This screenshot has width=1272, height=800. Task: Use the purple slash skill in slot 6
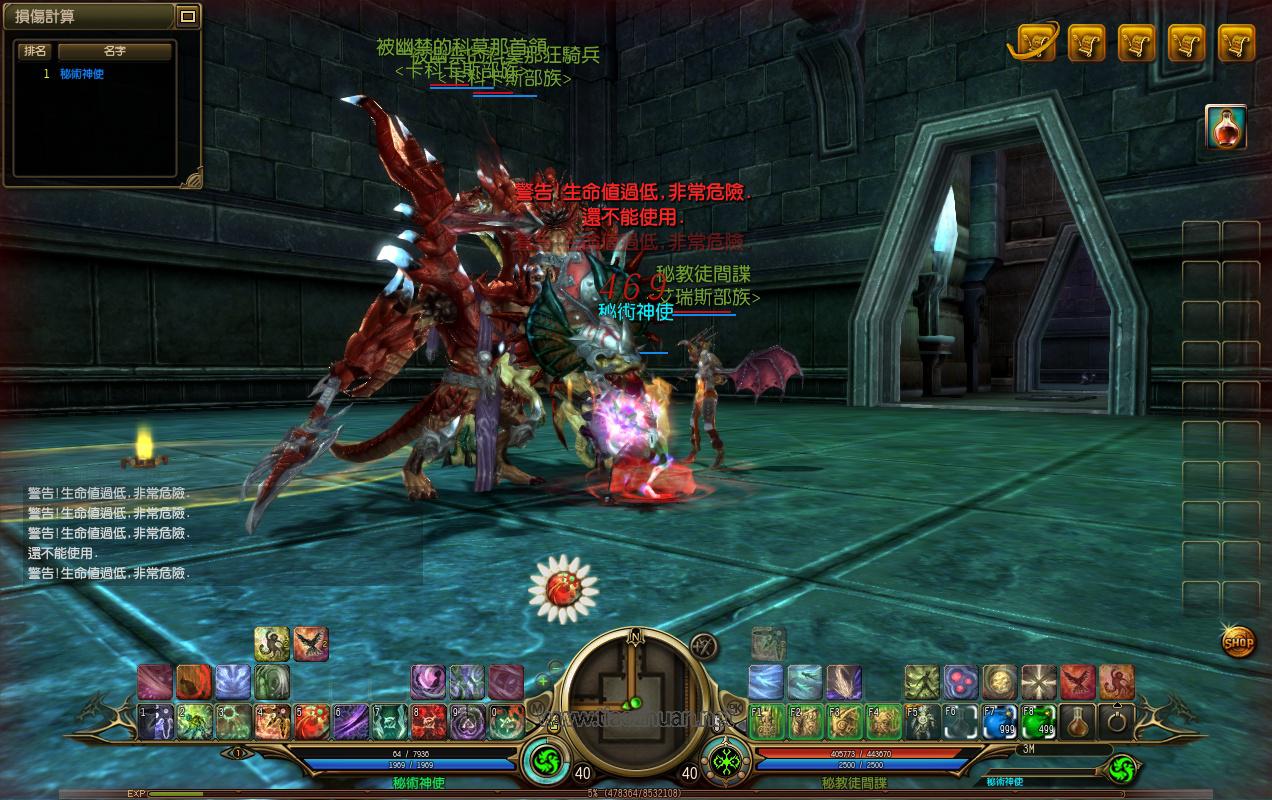tap(350, 721)
